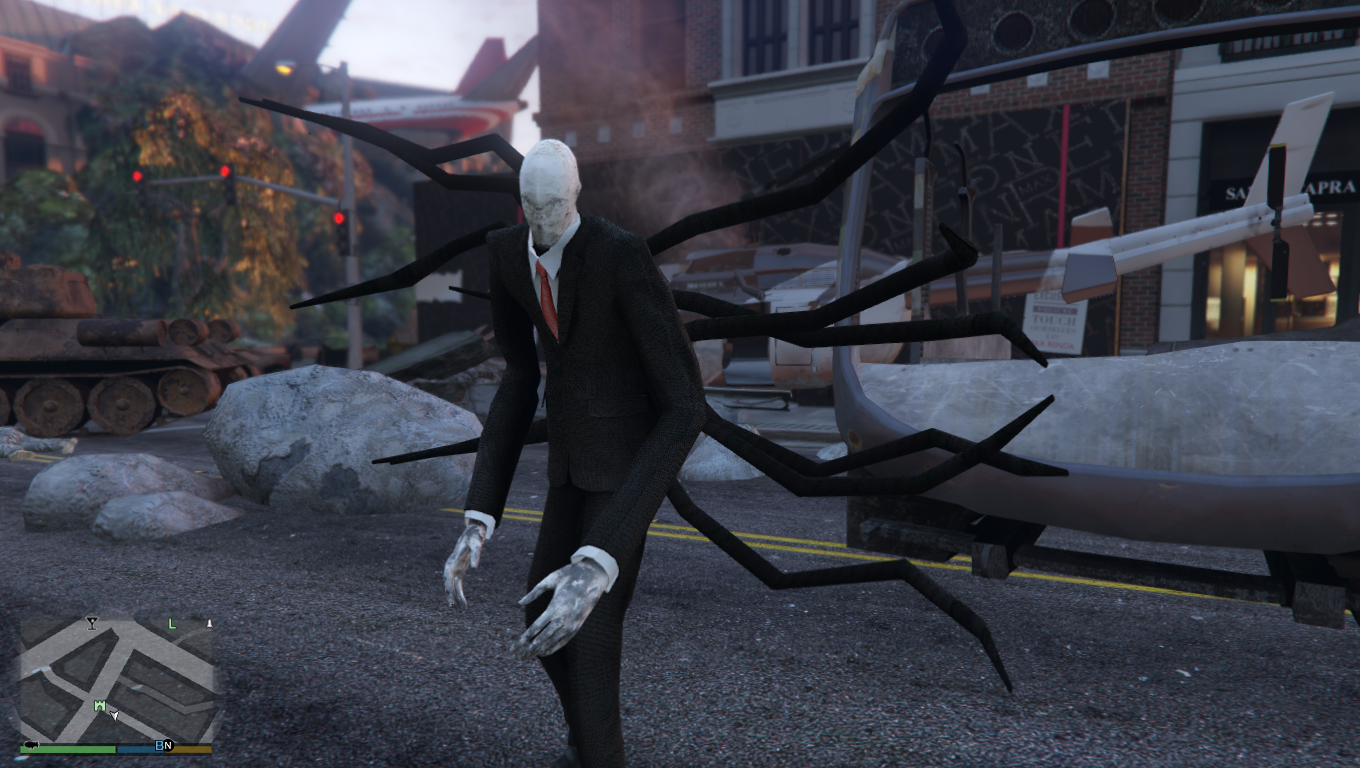Select the bell tower blip on minimap
The image size is (1360, 768).
coord(209,623)
